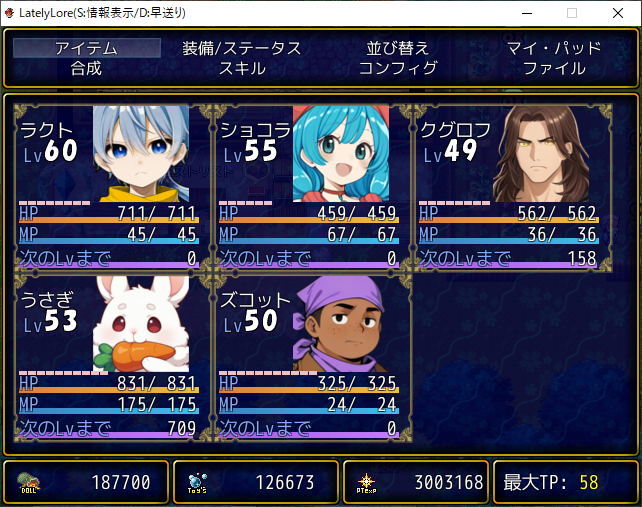Open the アイテム menu

pos(87,48)
